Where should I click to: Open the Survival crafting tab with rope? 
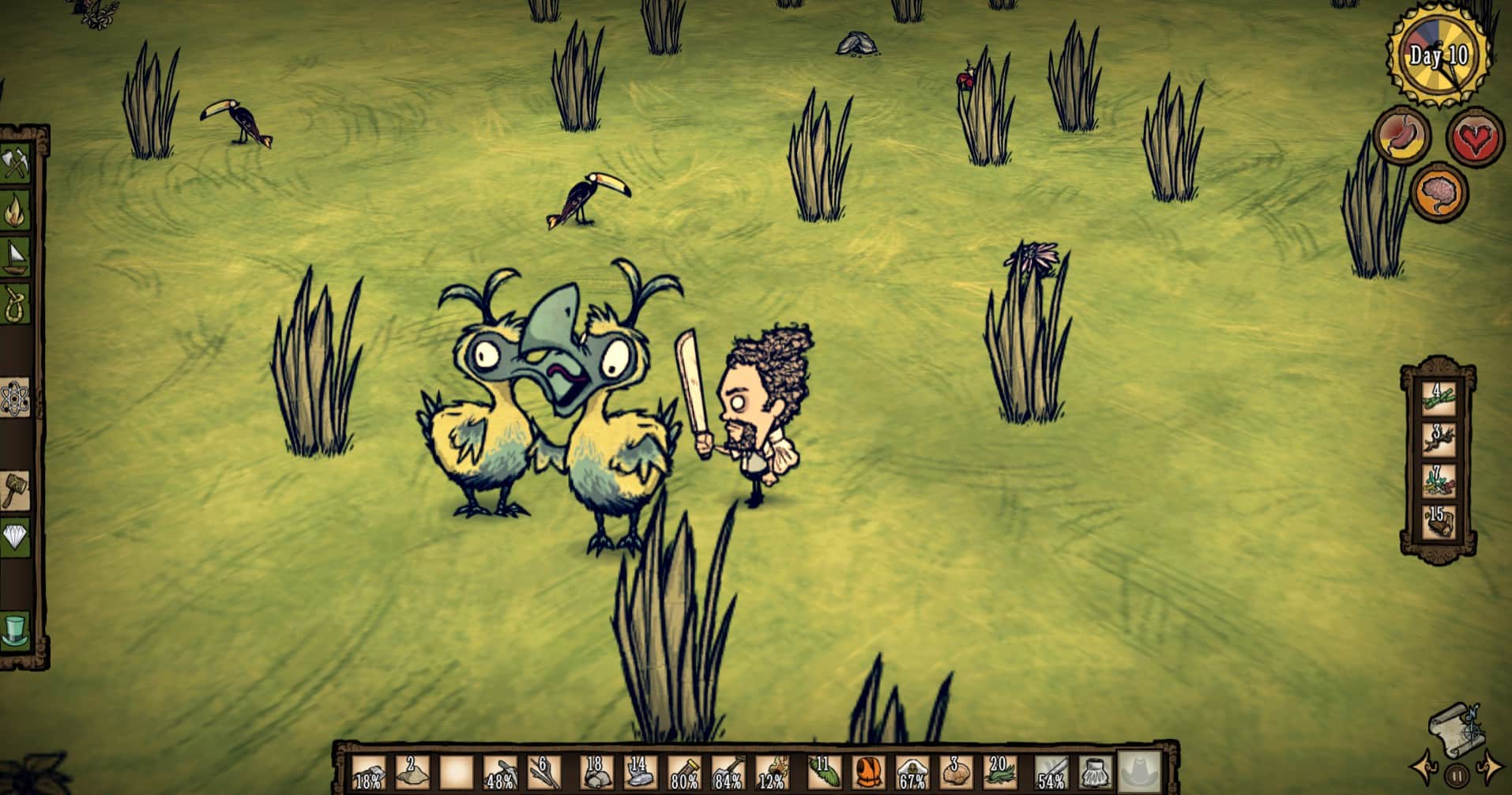pyautogui.click(x=16, y=303)
